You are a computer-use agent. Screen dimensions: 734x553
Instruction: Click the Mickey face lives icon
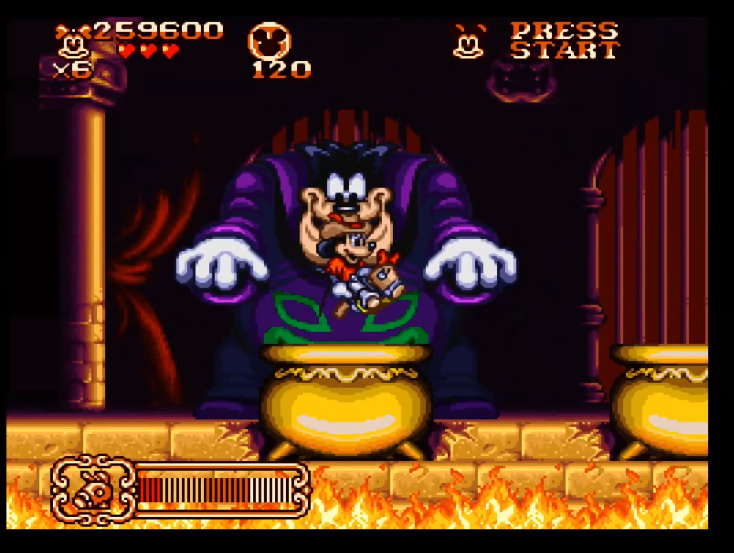(x=73, y=41)
